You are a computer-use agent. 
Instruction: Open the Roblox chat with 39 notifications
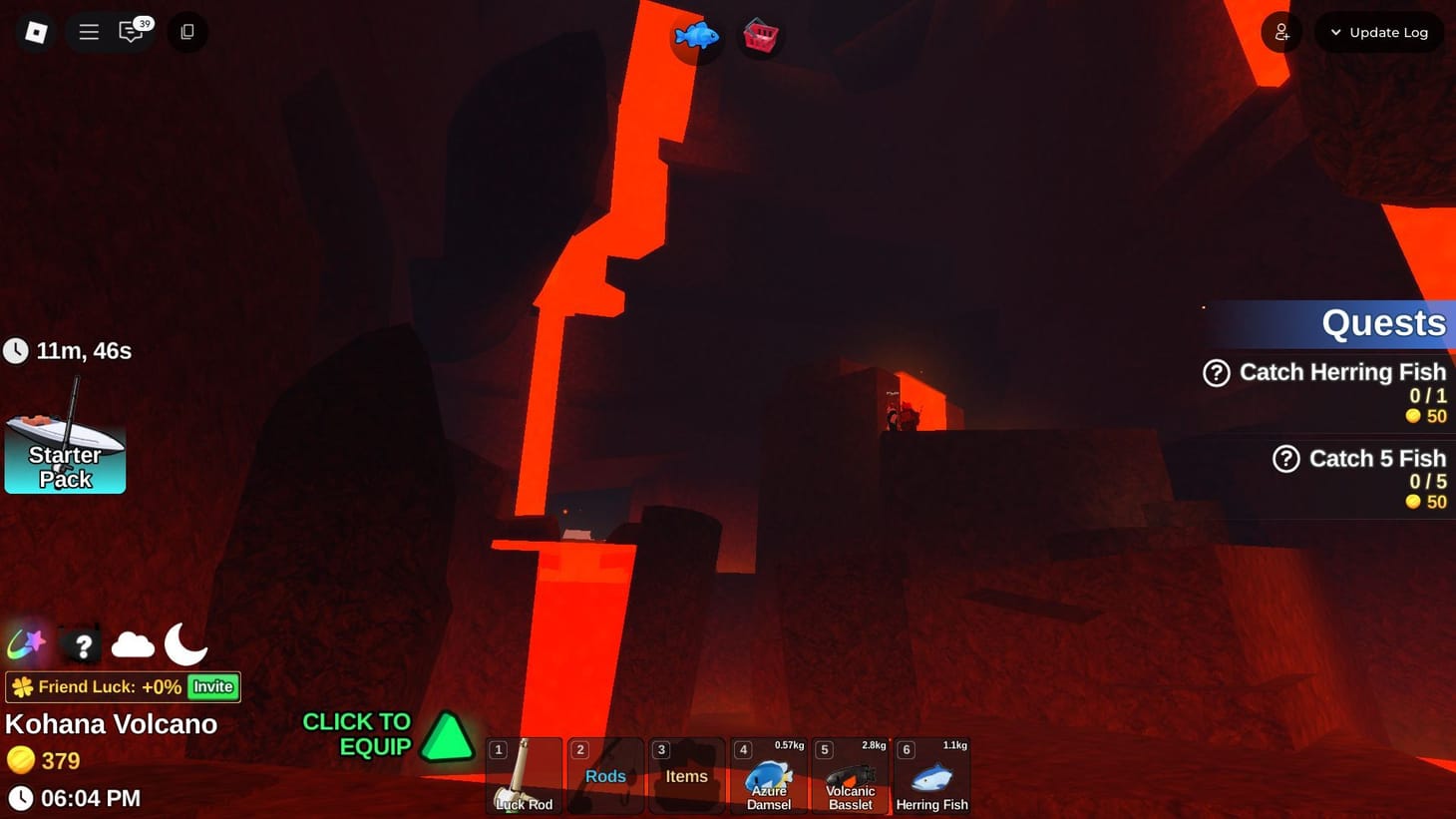pyautogui.click(x=131, y=31)
